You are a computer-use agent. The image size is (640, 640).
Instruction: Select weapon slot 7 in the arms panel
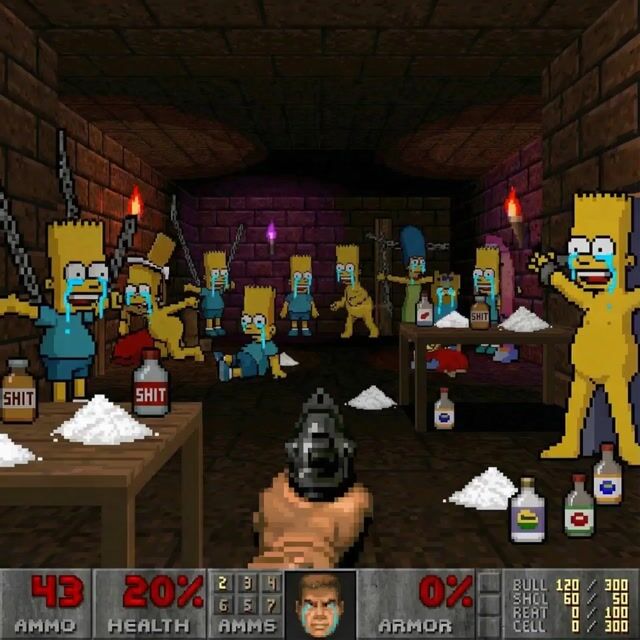[x=269, y=603]
